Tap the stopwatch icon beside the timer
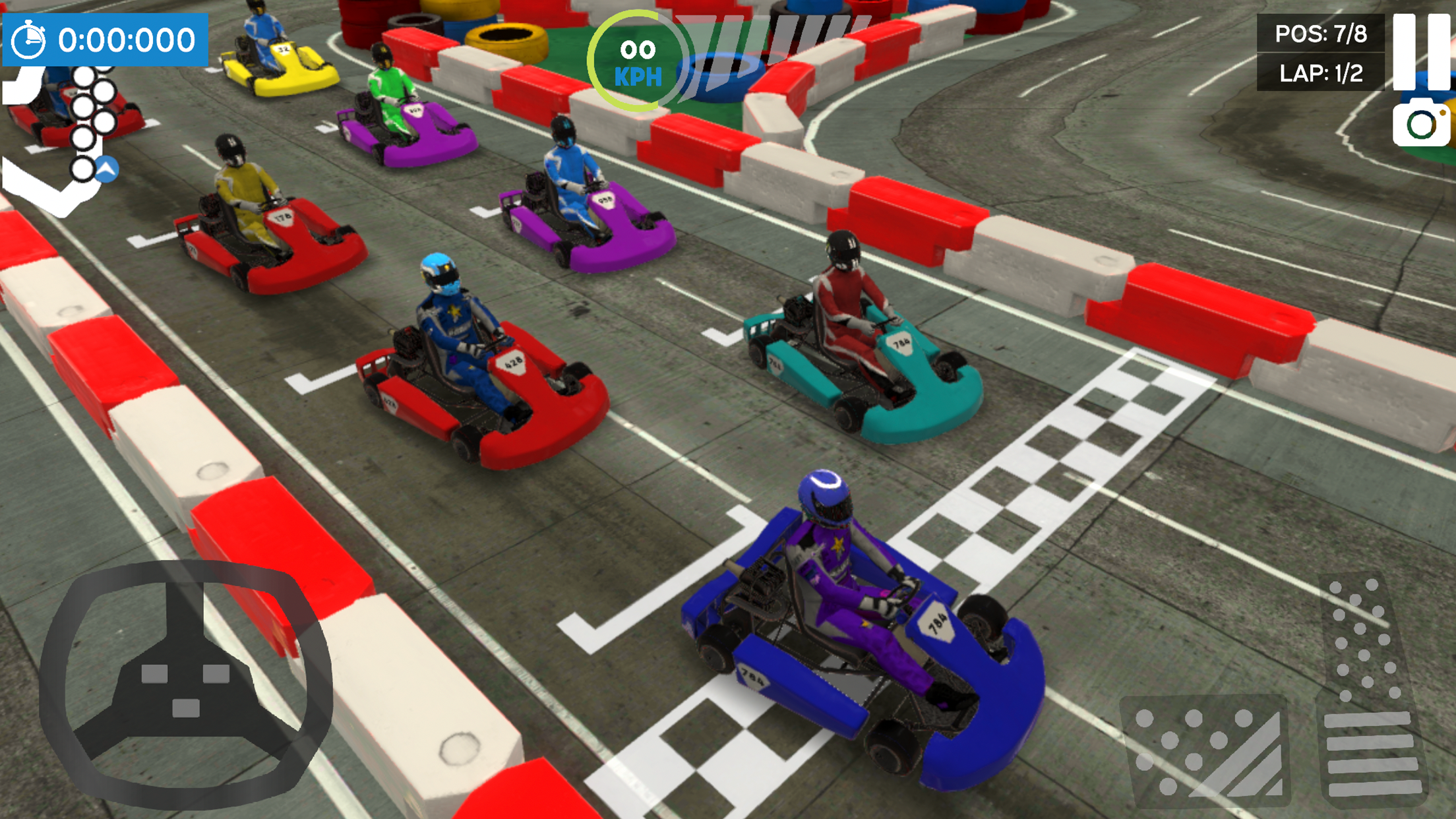The width and height of the screenshot is (1456, 819). pos(28,39)
